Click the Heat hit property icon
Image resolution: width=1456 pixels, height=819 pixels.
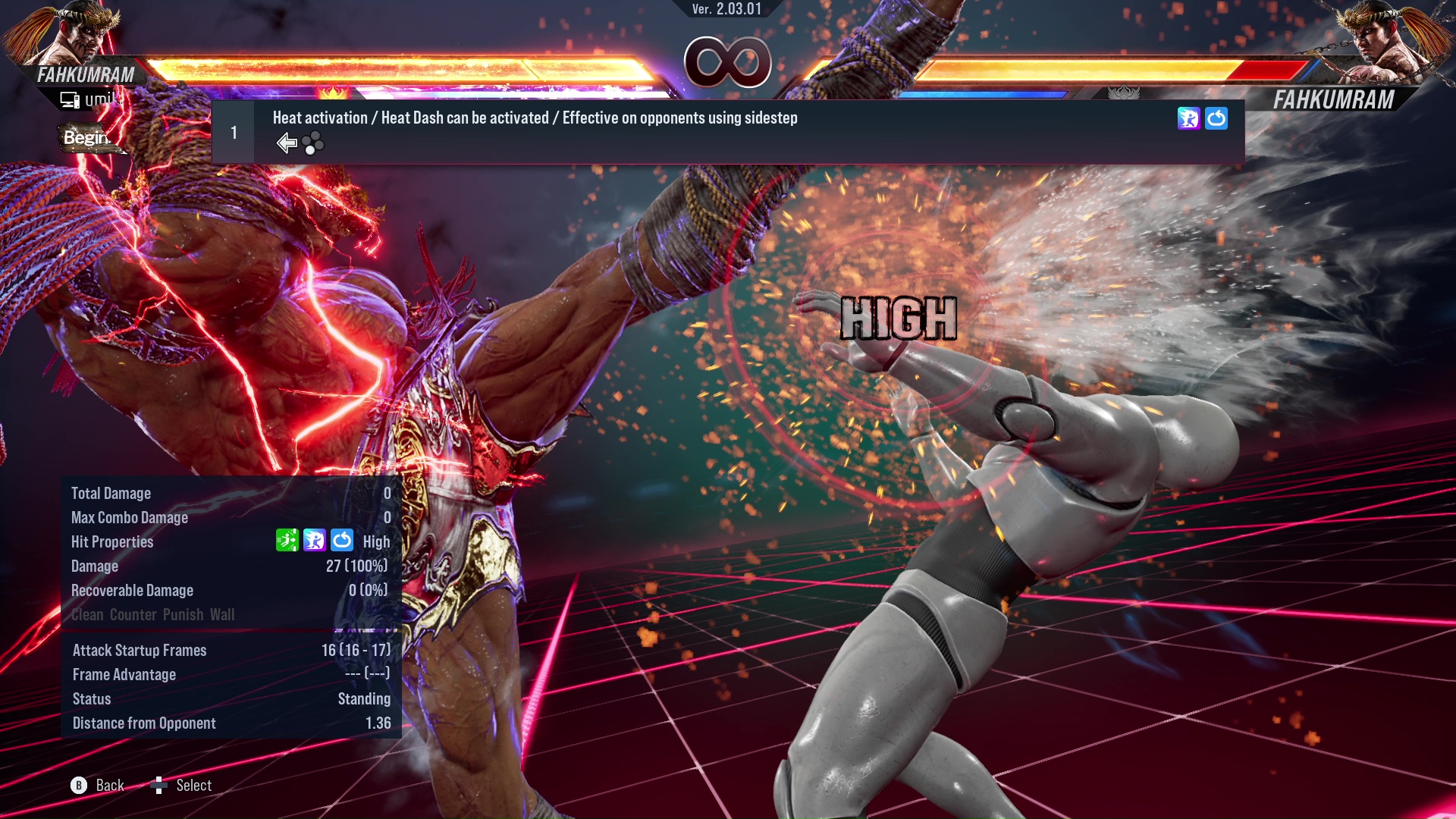coord(314,541)
